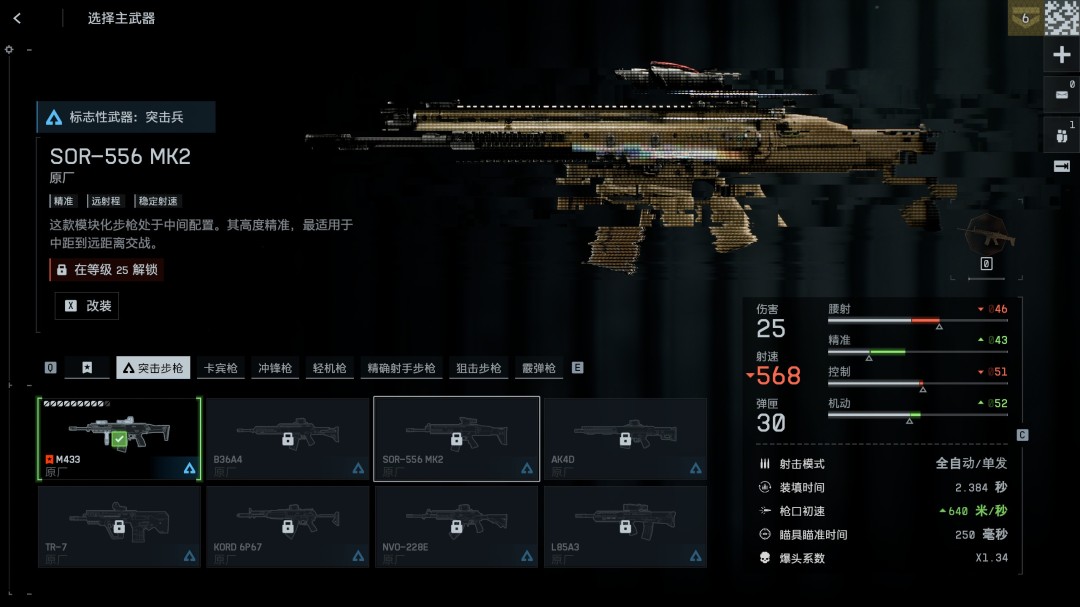This screenshot has width=1080, height=607.
Task: Open the 霰弹枪 category tab
Action: coord(538,368)
